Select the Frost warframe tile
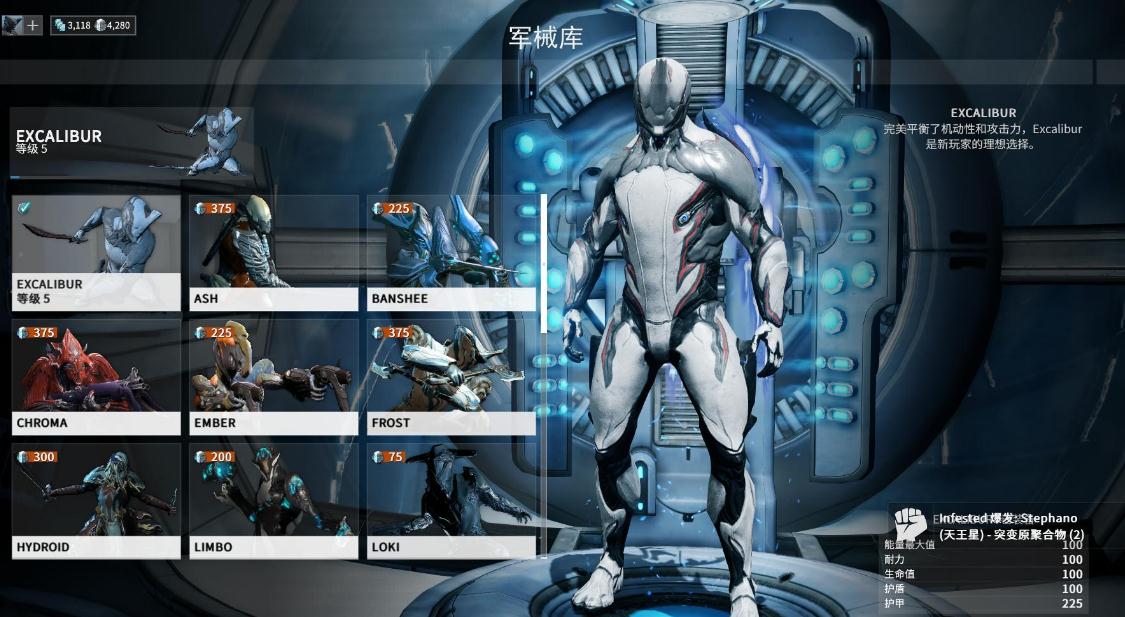This screenshot has width=1125, height=617. [x=451, y=376]
